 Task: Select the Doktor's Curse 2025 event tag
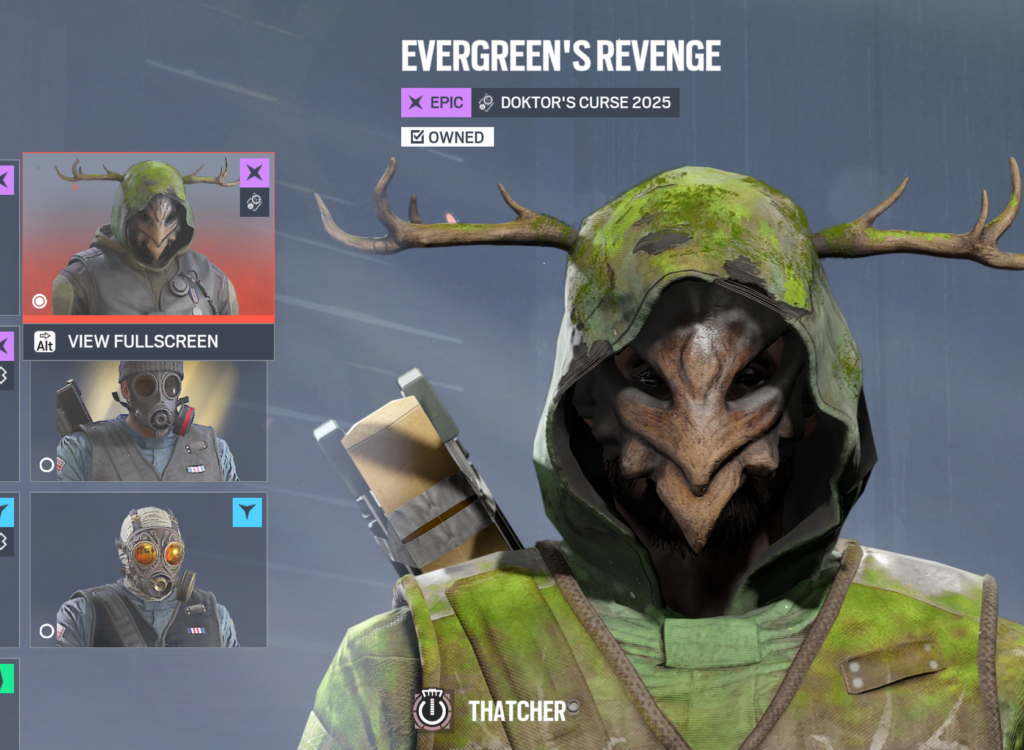(575, 102)
